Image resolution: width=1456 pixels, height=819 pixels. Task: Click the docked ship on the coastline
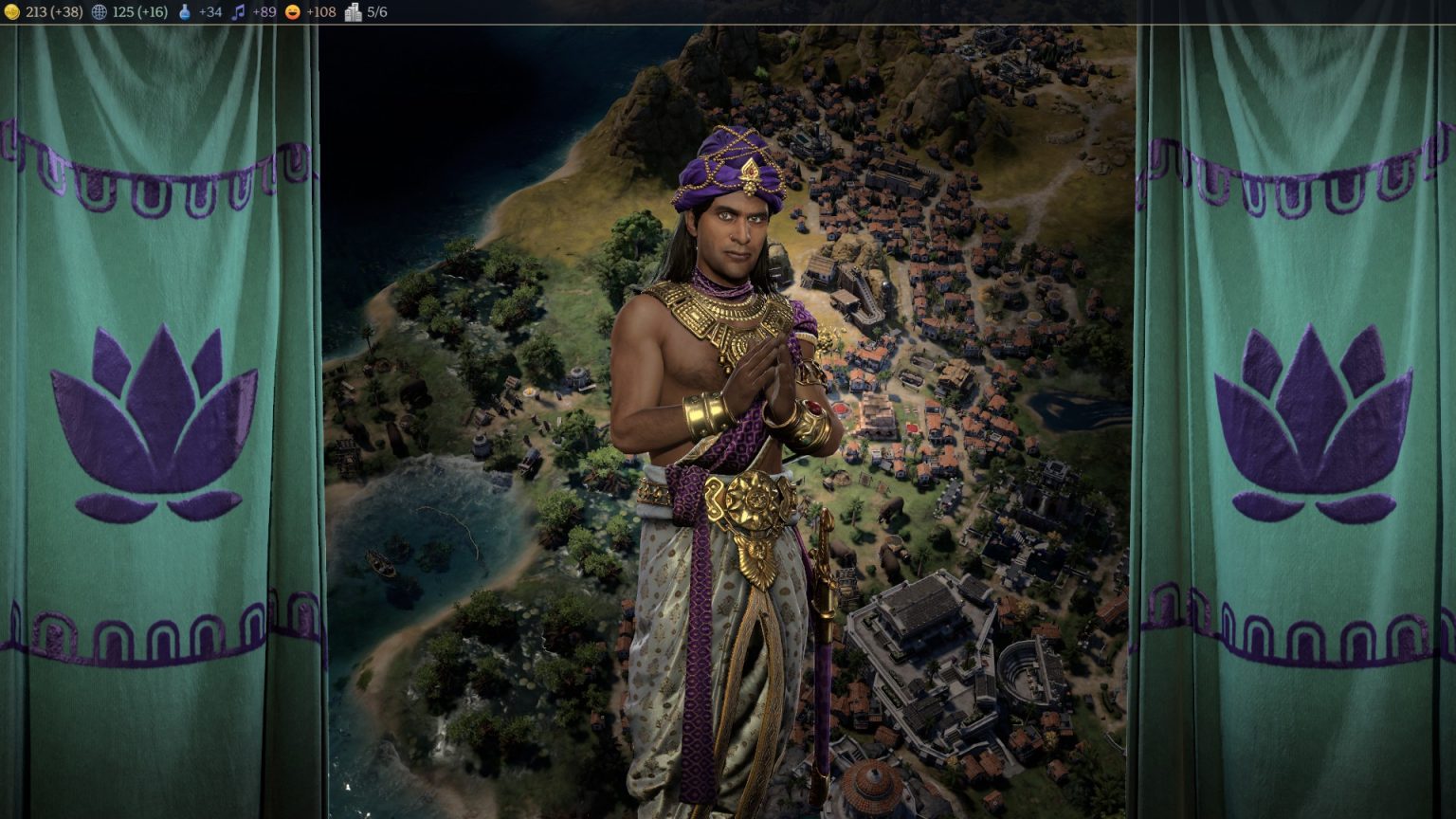pos(379,561)
